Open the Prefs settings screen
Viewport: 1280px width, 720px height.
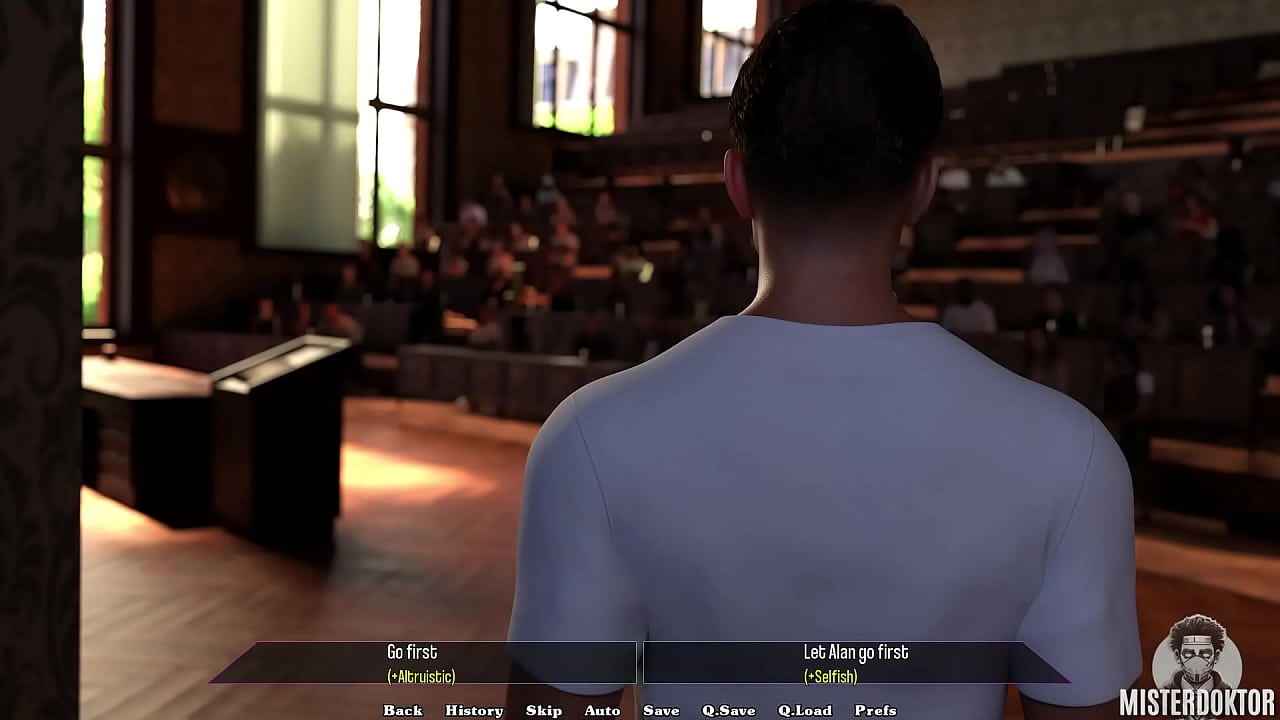click(876, 711)
